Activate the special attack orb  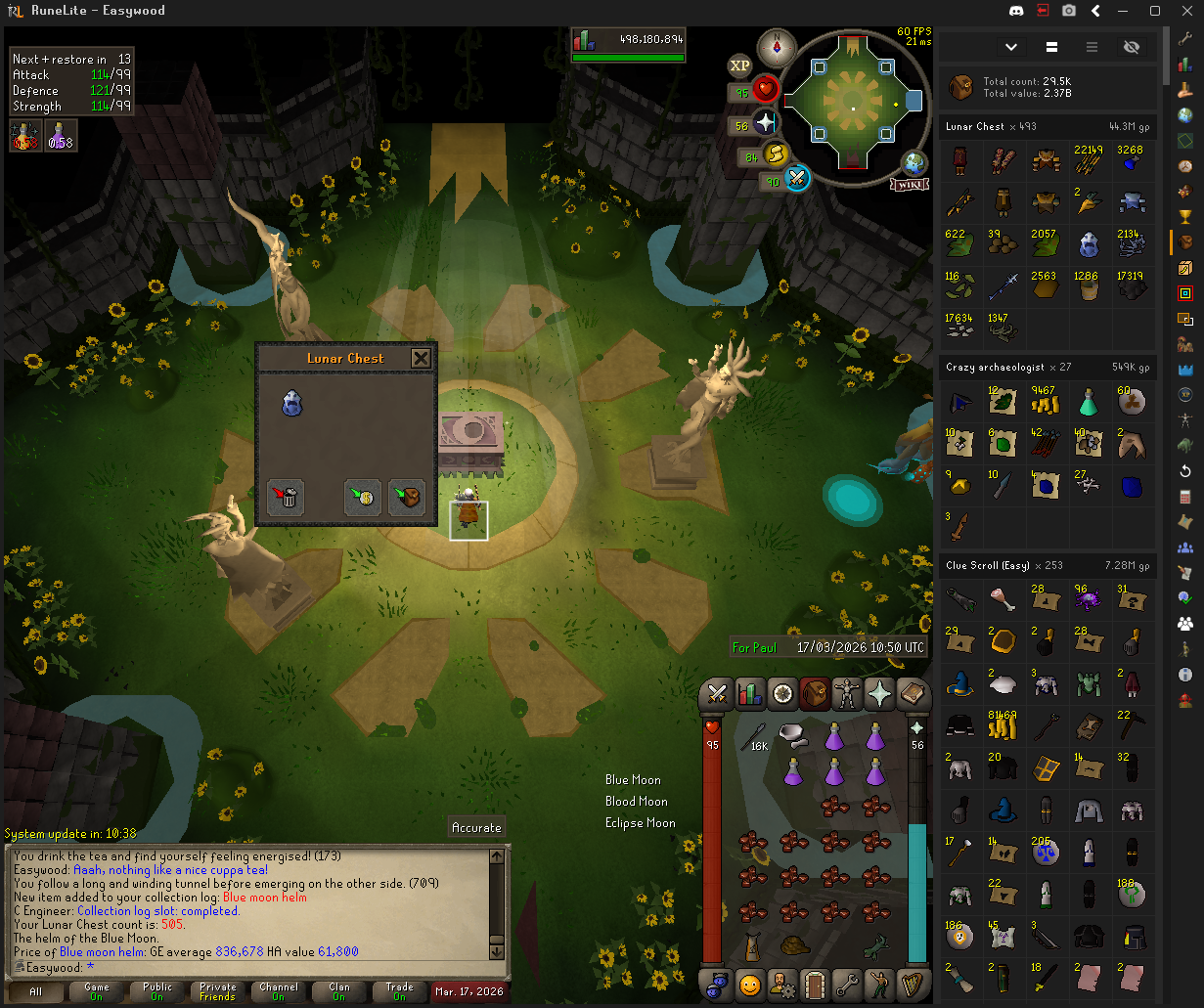click(797, 180)
